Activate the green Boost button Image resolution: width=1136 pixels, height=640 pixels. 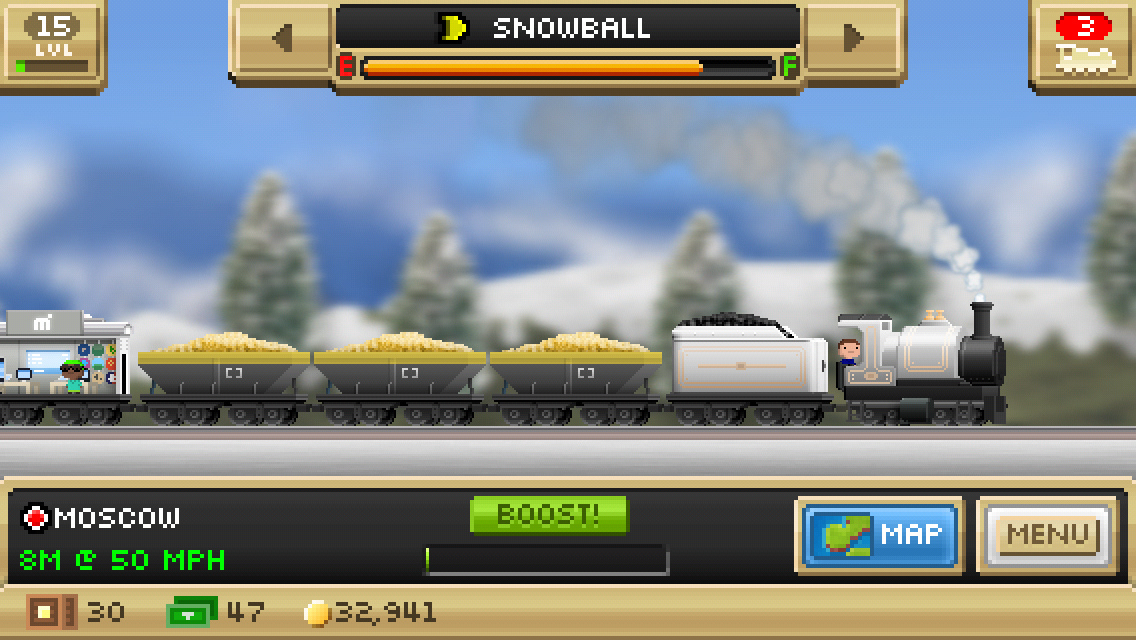(548, 515)
